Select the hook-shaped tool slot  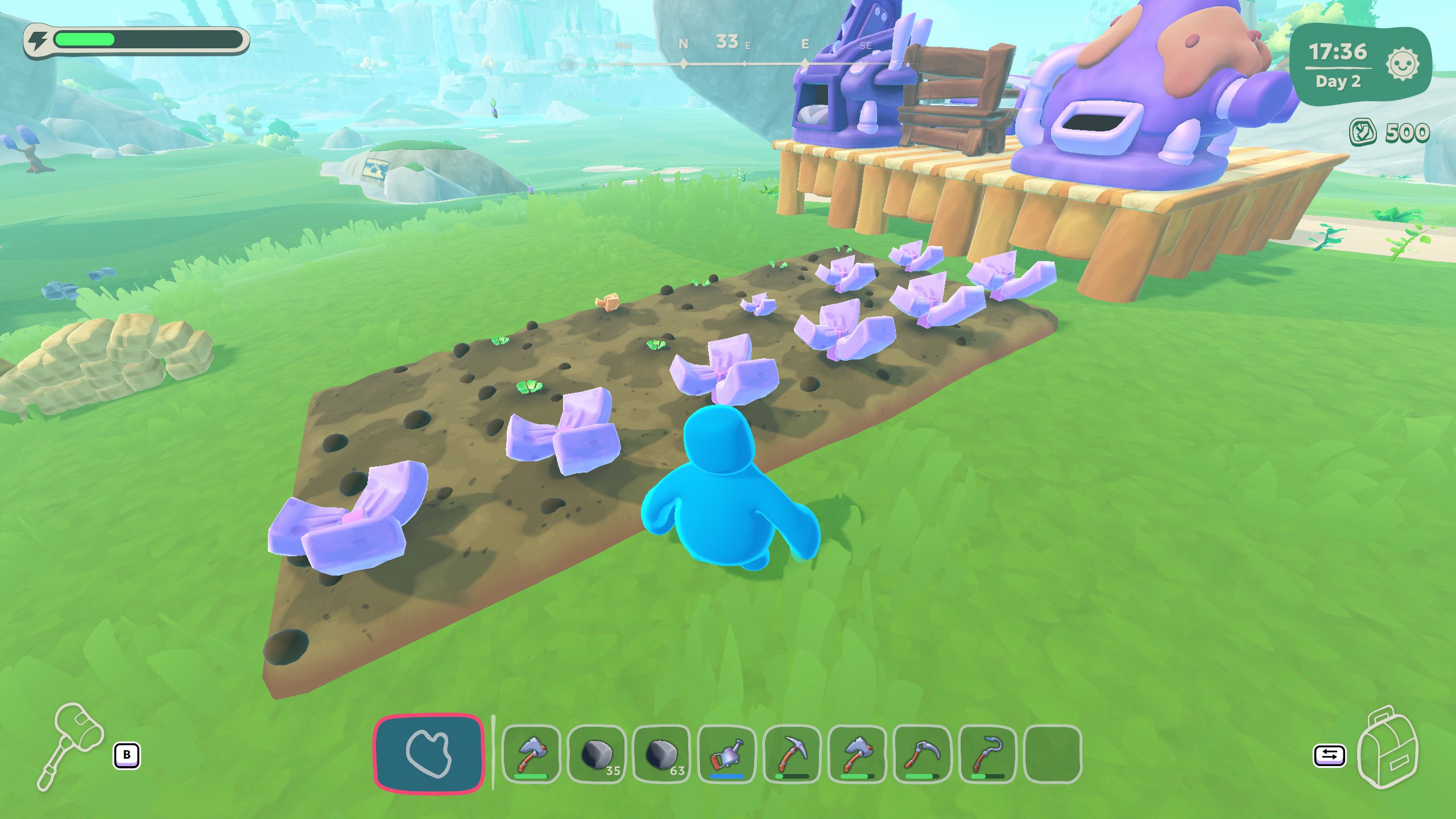987,754
